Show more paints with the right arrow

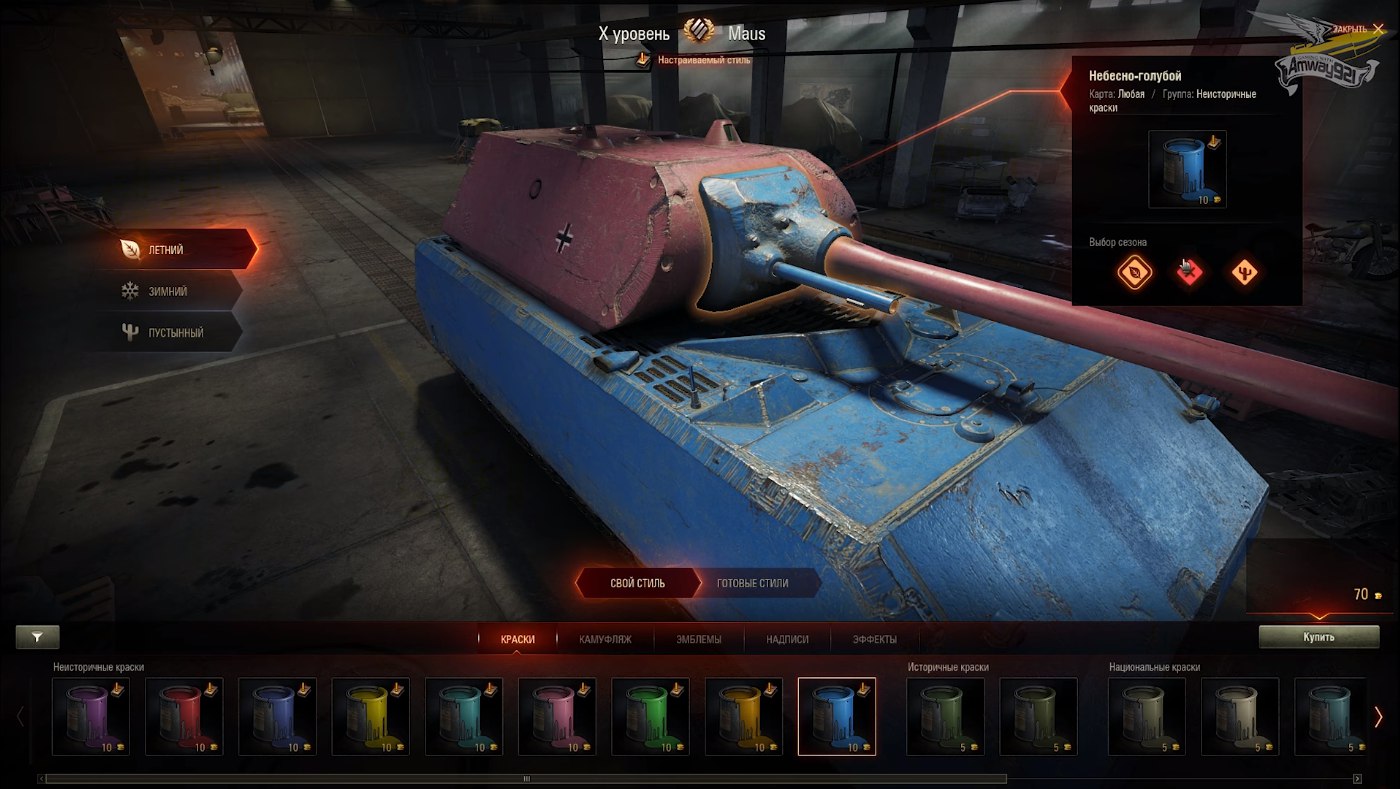point(1378,716)
